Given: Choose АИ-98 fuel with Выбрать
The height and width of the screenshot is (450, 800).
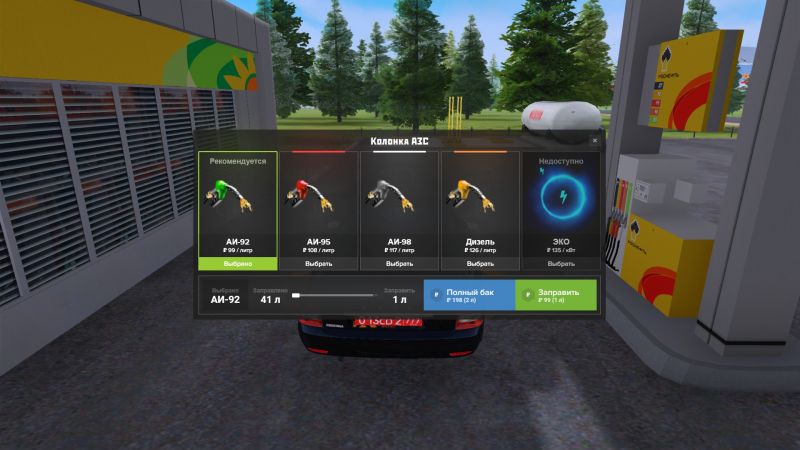Looking at the screenshot, I should tap(399, 264).
